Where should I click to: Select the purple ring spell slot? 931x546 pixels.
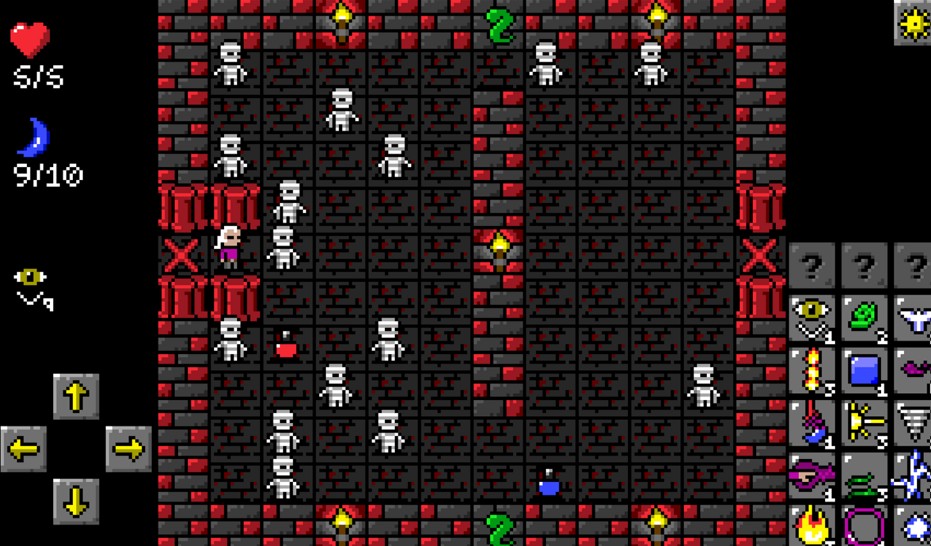click(864, 525)
